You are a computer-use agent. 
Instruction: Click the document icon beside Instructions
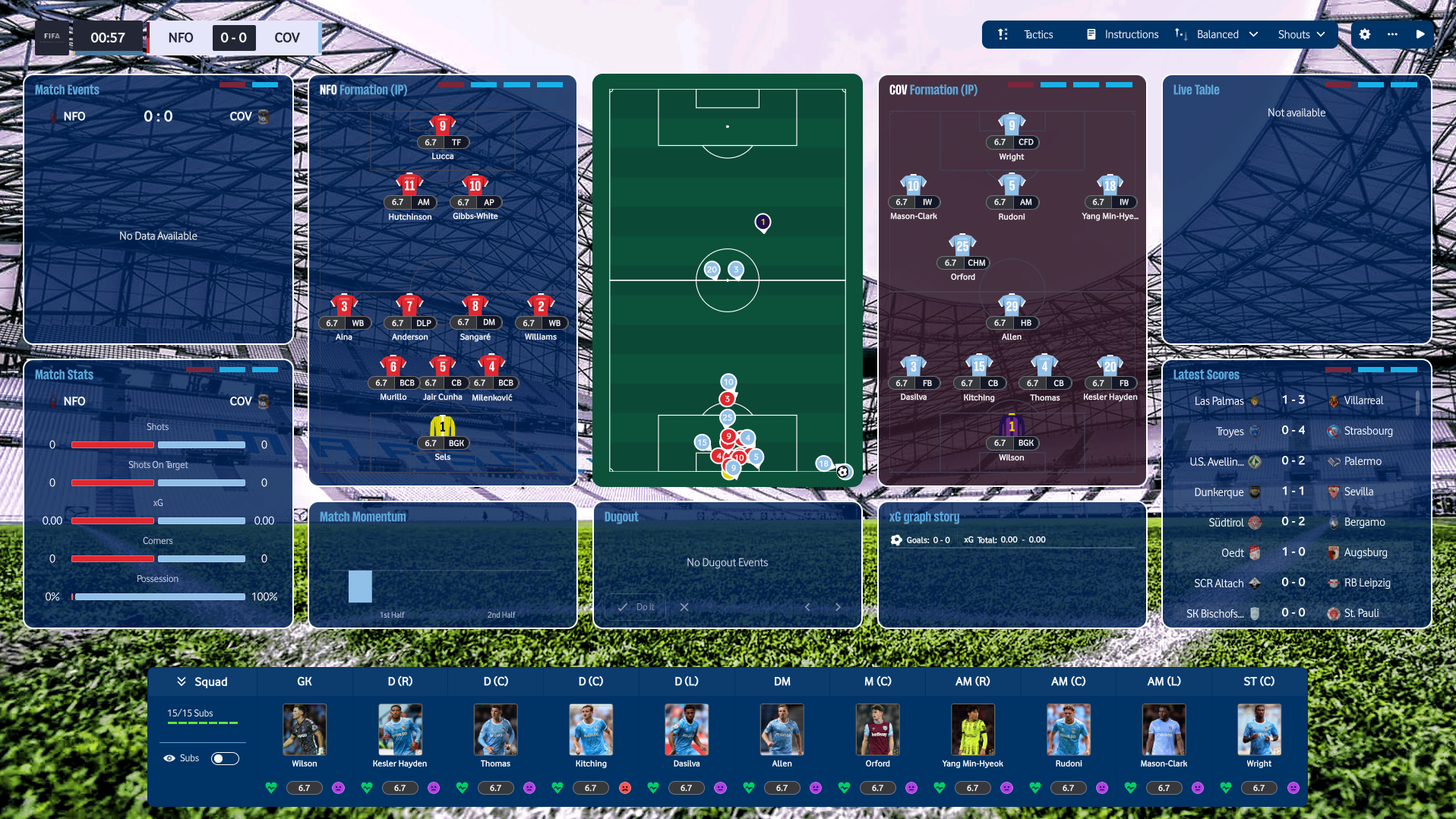click(x=1092, y=34)
